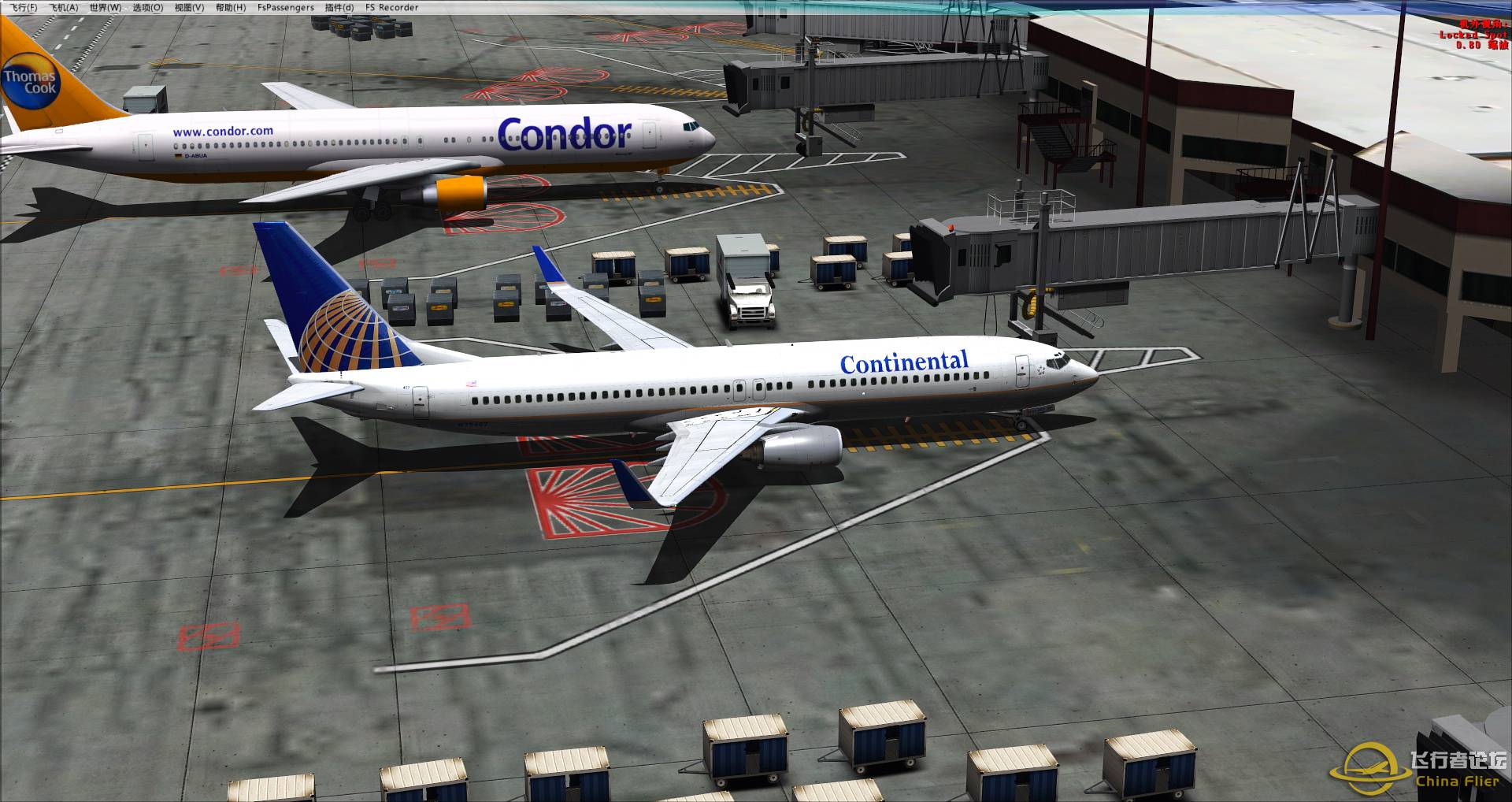This screenshot has height=802, width=1512.
Task: Click the www.condor.com fuselage text
Action: click(x=223, y=130)
